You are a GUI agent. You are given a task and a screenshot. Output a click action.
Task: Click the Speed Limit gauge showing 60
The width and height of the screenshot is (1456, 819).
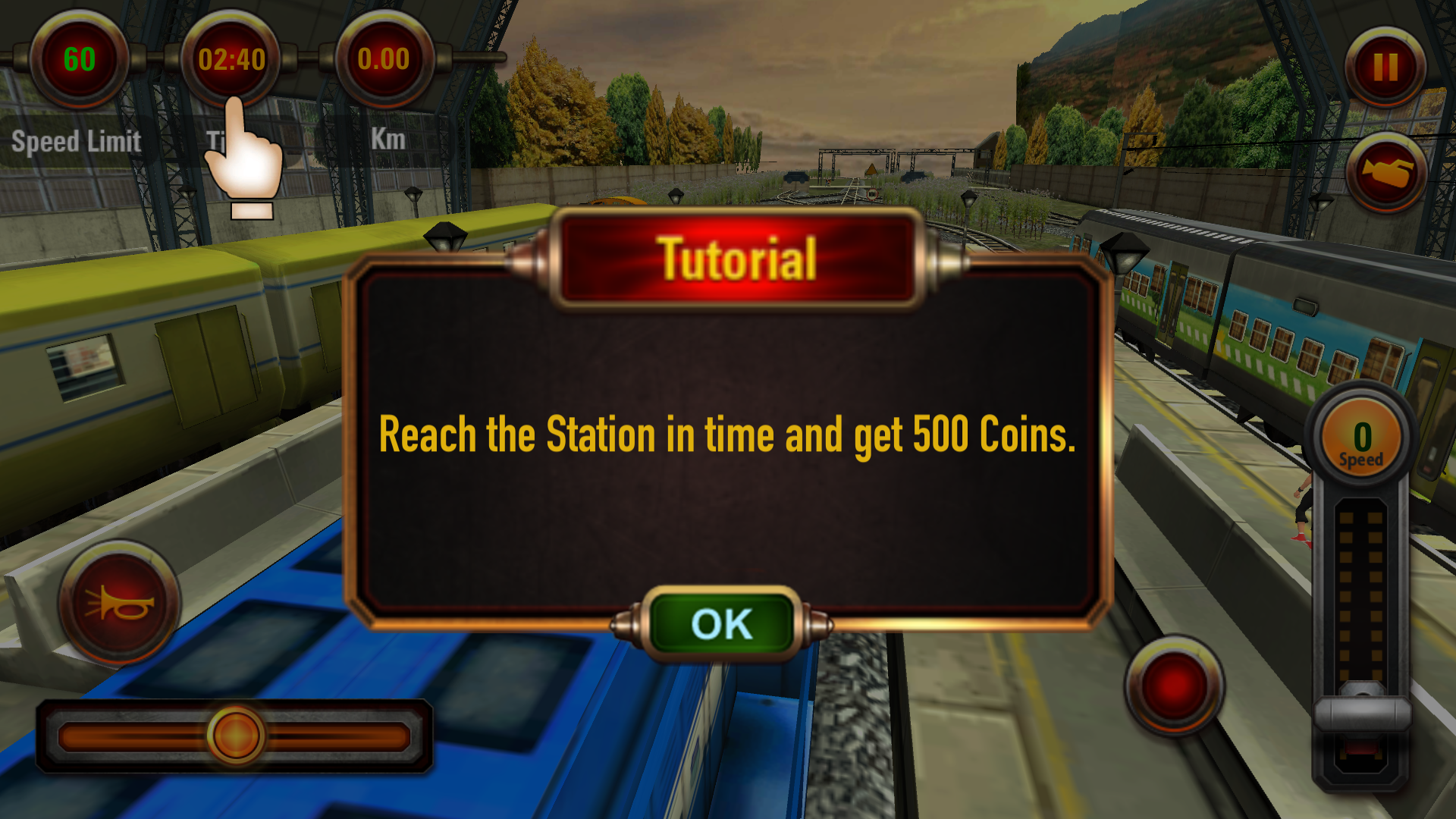click(78, 59)
